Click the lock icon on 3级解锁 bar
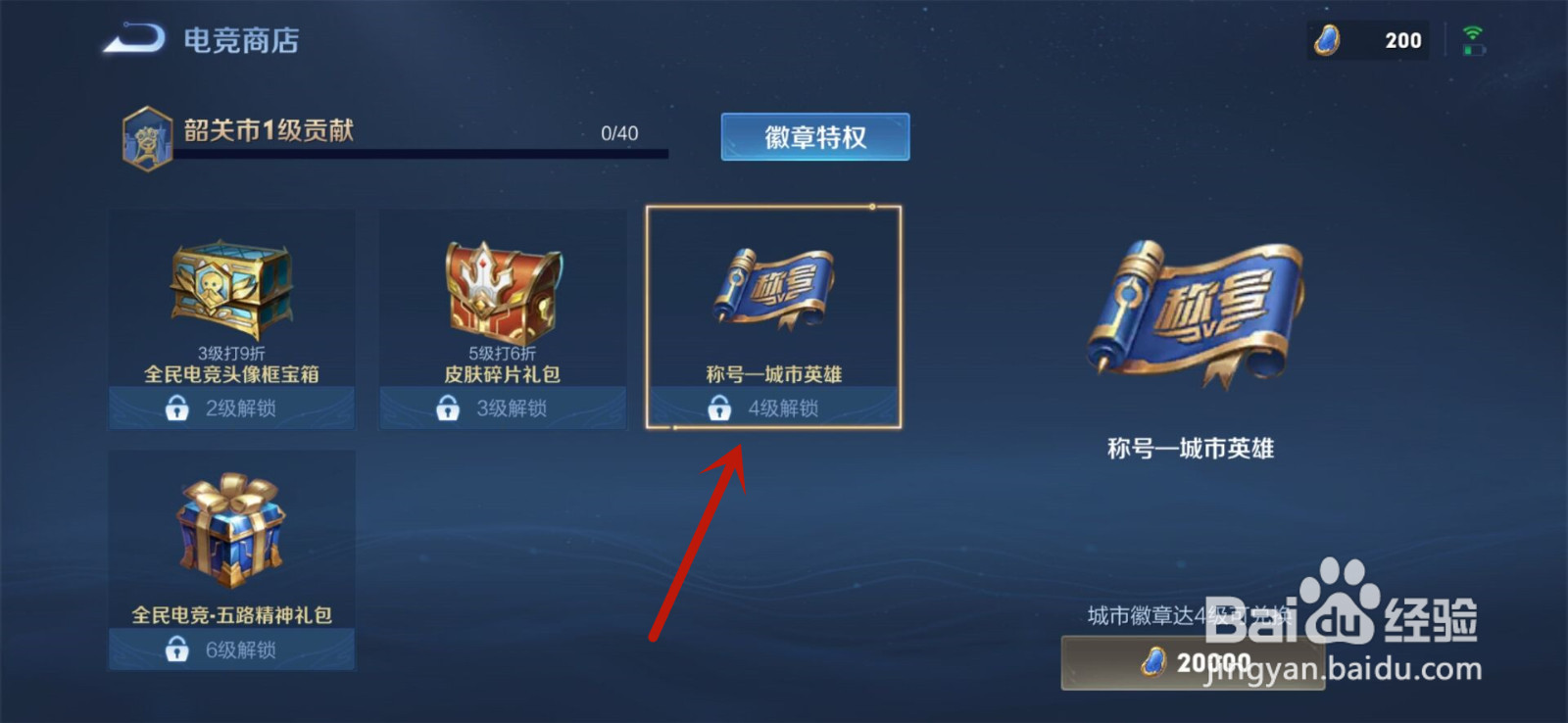 [448, 408]
